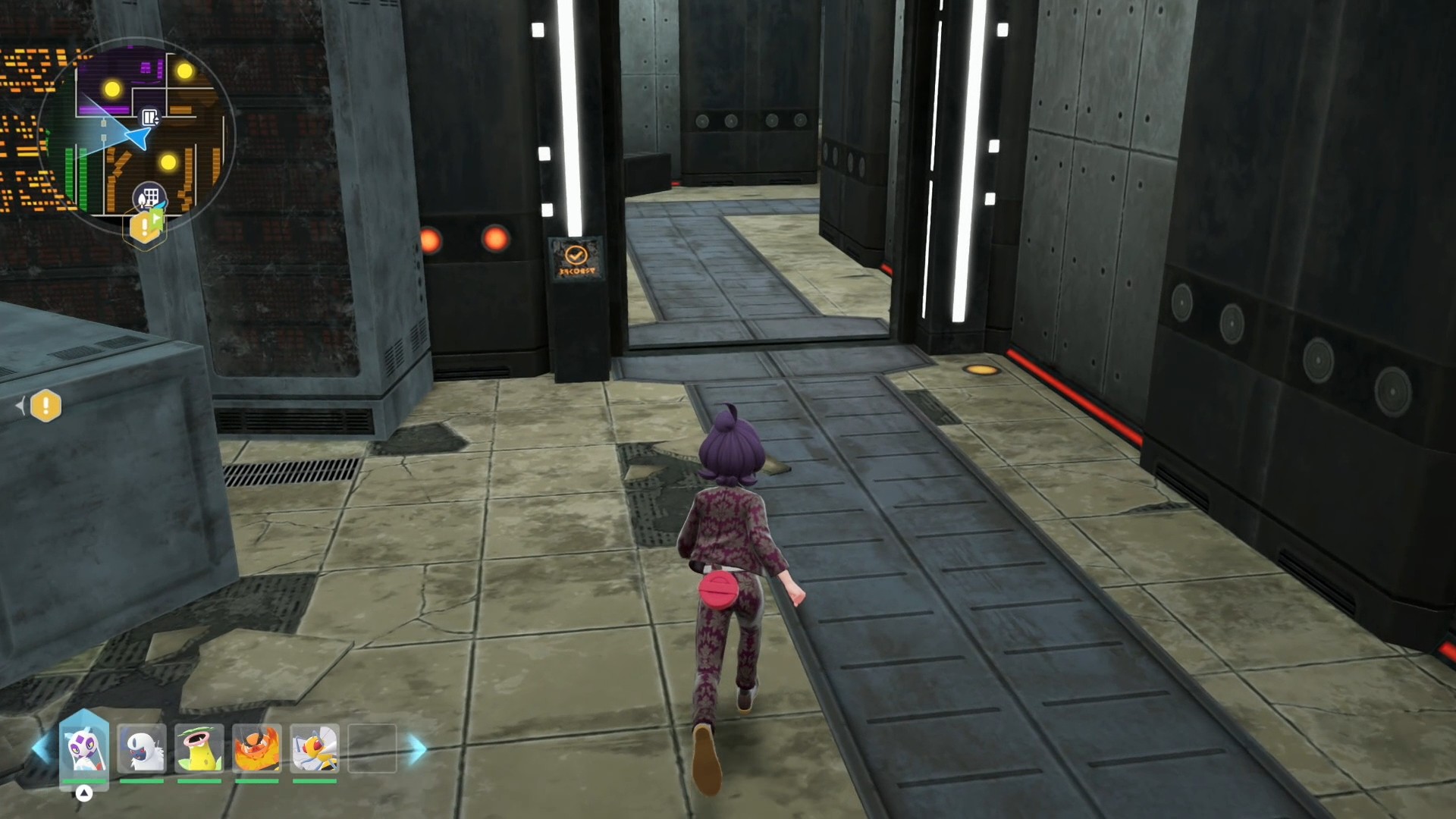The image size is (1456, 819).
Task: Switch to Absol in the party bar
Action: click(142, 748)
